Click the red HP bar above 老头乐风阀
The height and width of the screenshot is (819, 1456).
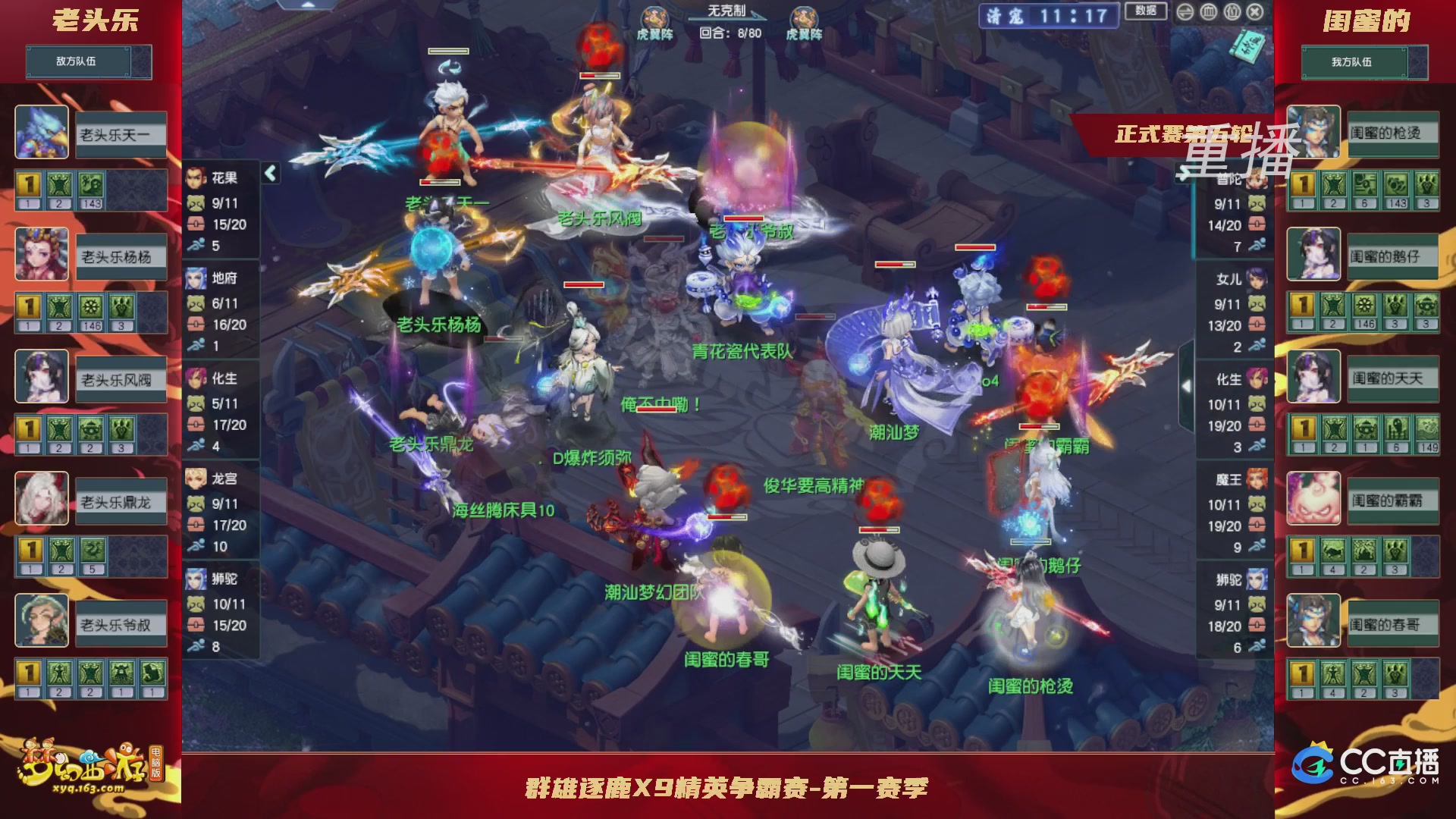pyautogui.click(x=598, y=76)
